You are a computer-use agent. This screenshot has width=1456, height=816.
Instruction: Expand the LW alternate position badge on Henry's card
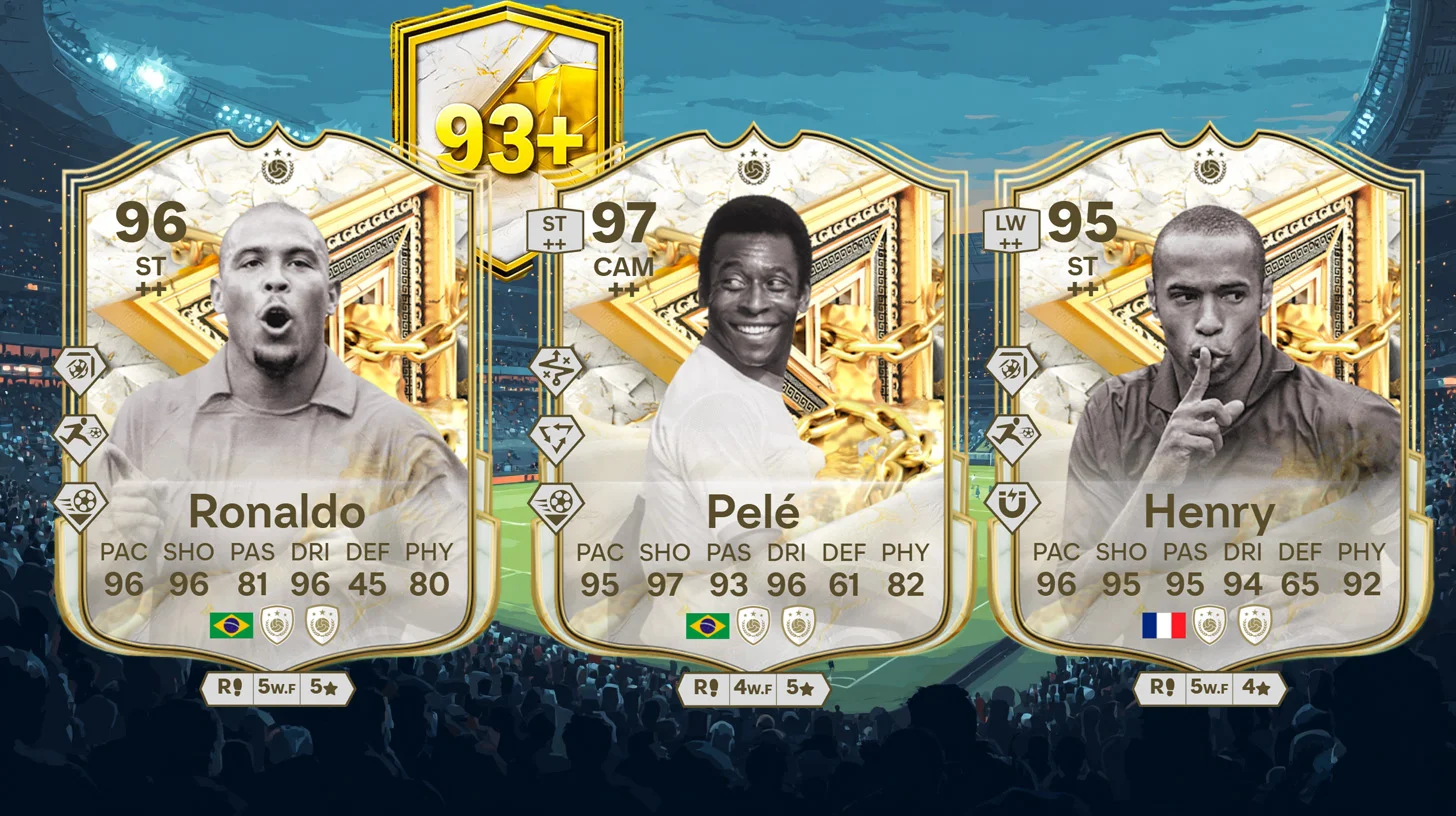1012,228
